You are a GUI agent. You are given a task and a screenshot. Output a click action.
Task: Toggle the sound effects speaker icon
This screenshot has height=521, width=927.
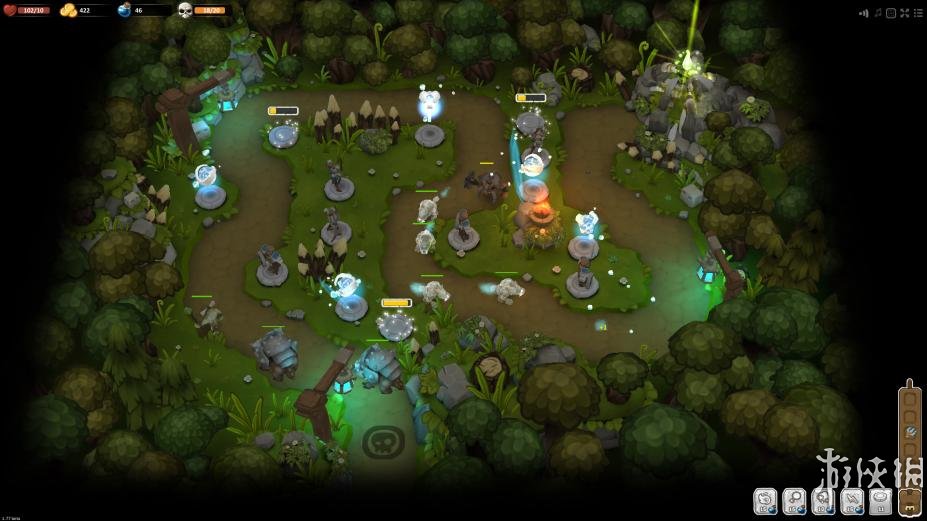click(x=863, y=12)
